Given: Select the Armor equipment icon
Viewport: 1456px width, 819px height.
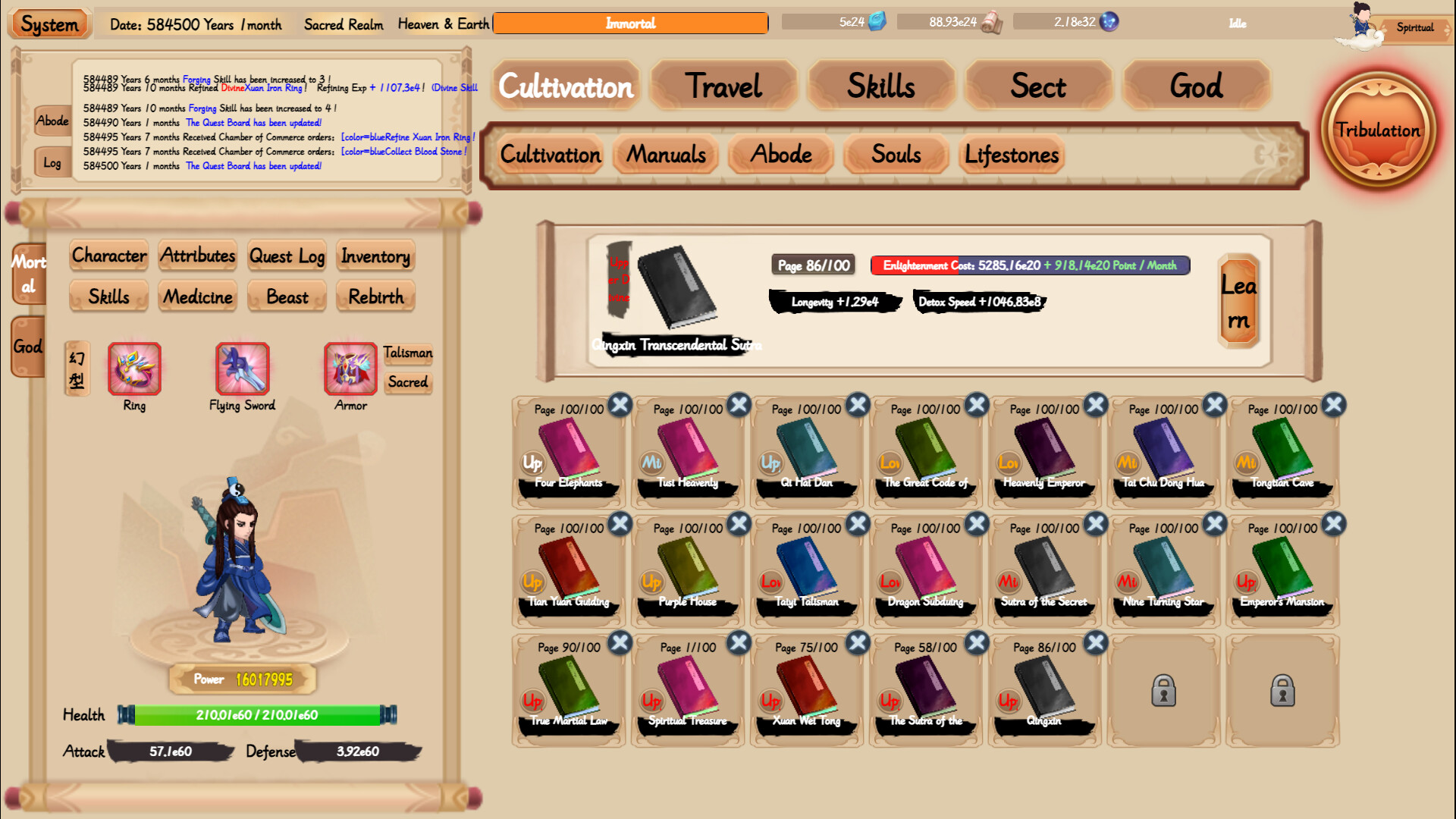Looking at the screenshot, I should click(x=350, y=369).
